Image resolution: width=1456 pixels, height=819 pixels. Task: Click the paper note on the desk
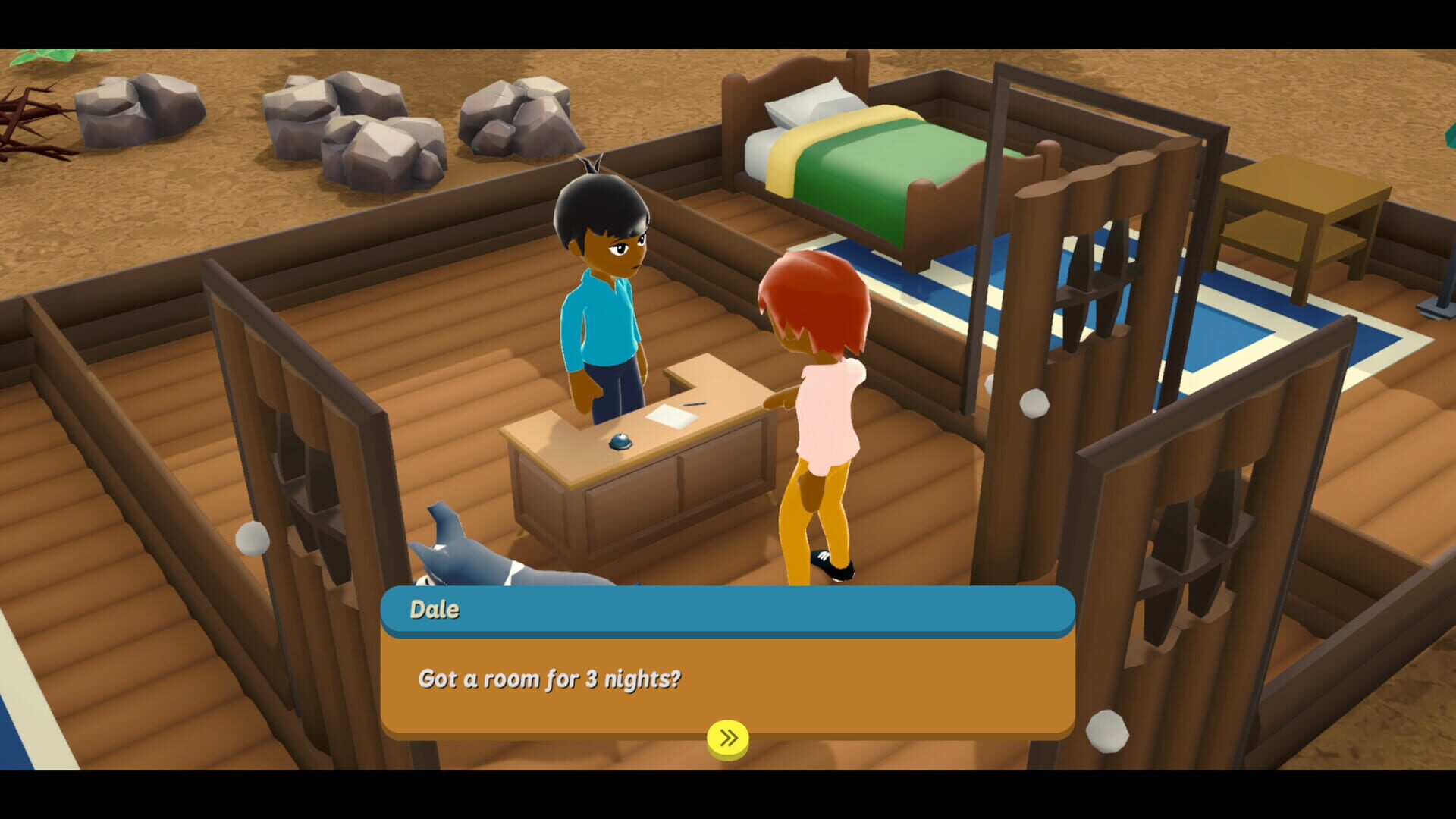[x=671, y=416]
